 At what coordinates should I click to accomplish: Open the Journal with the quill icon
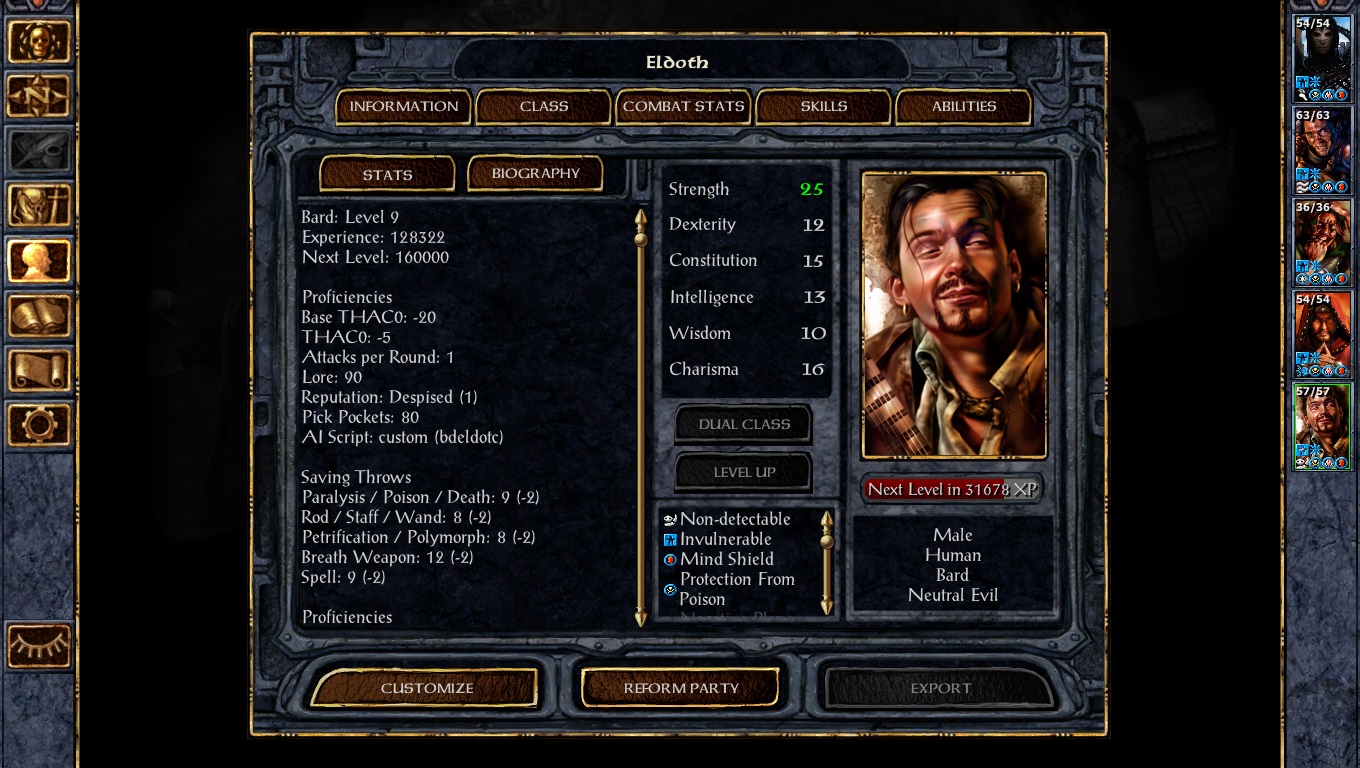pyautogui.click(x=40, y=151)
